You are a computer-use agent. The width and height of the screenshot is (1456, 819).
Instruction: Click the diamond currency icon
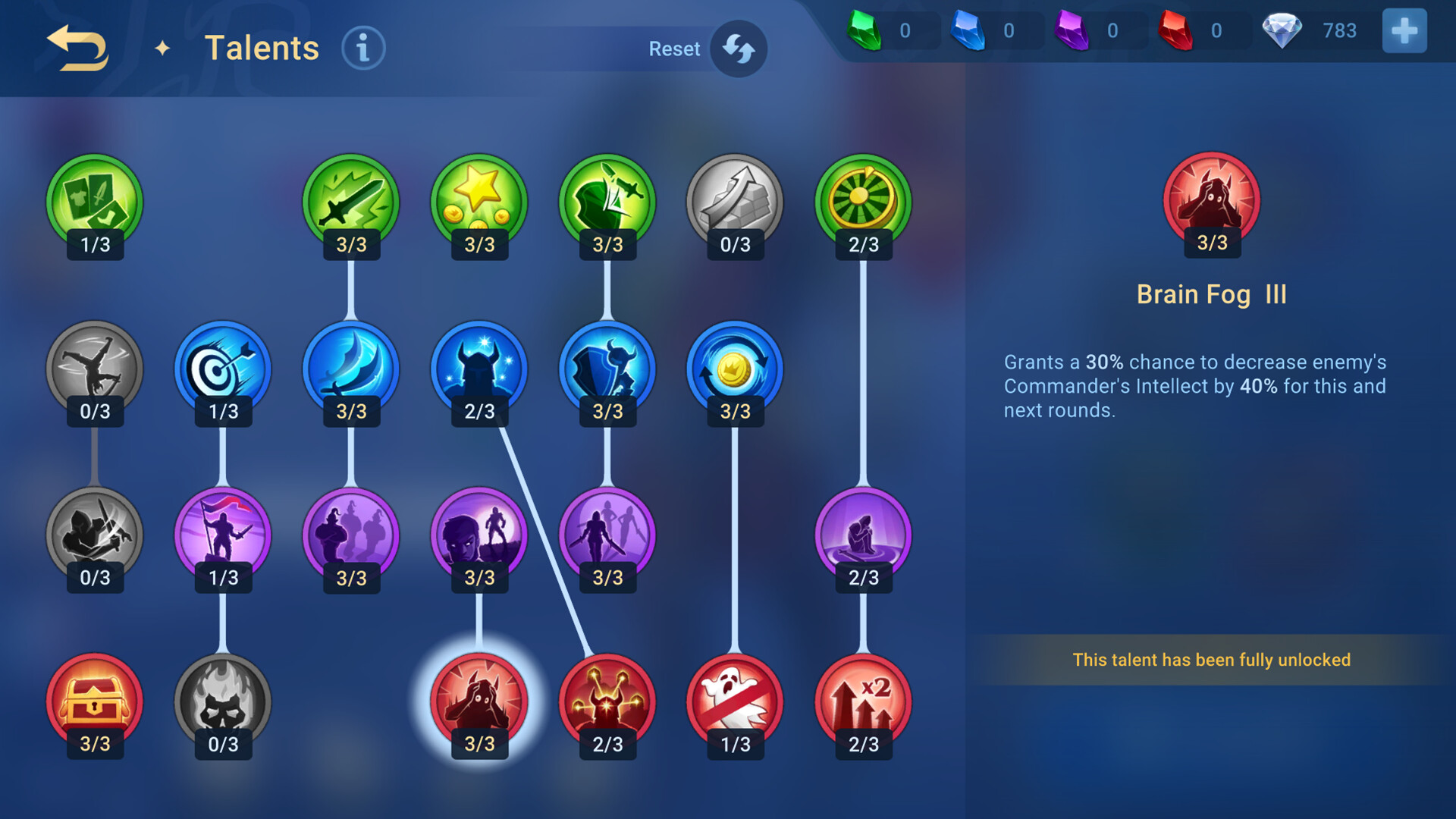(x=1283, y=30)
